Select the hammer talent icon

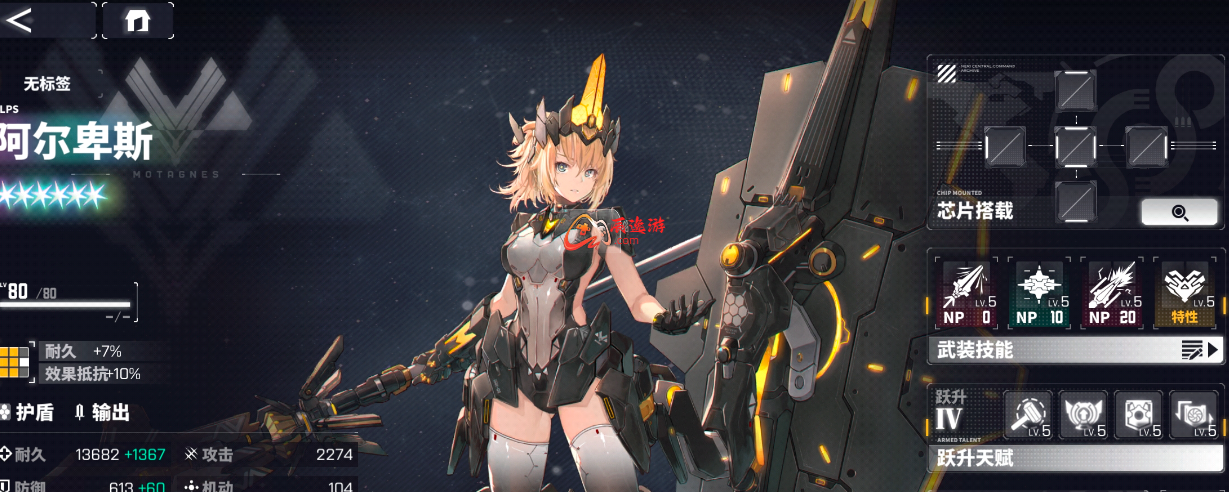click(1028, 415)
